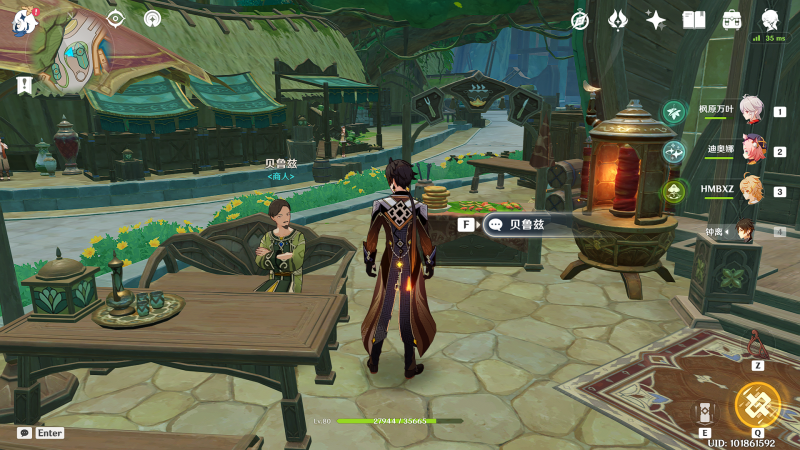Open the quest banner with exclamation mark
Image resolution: width=800 pixels, height=450 pixels.
tap(24, 84)
